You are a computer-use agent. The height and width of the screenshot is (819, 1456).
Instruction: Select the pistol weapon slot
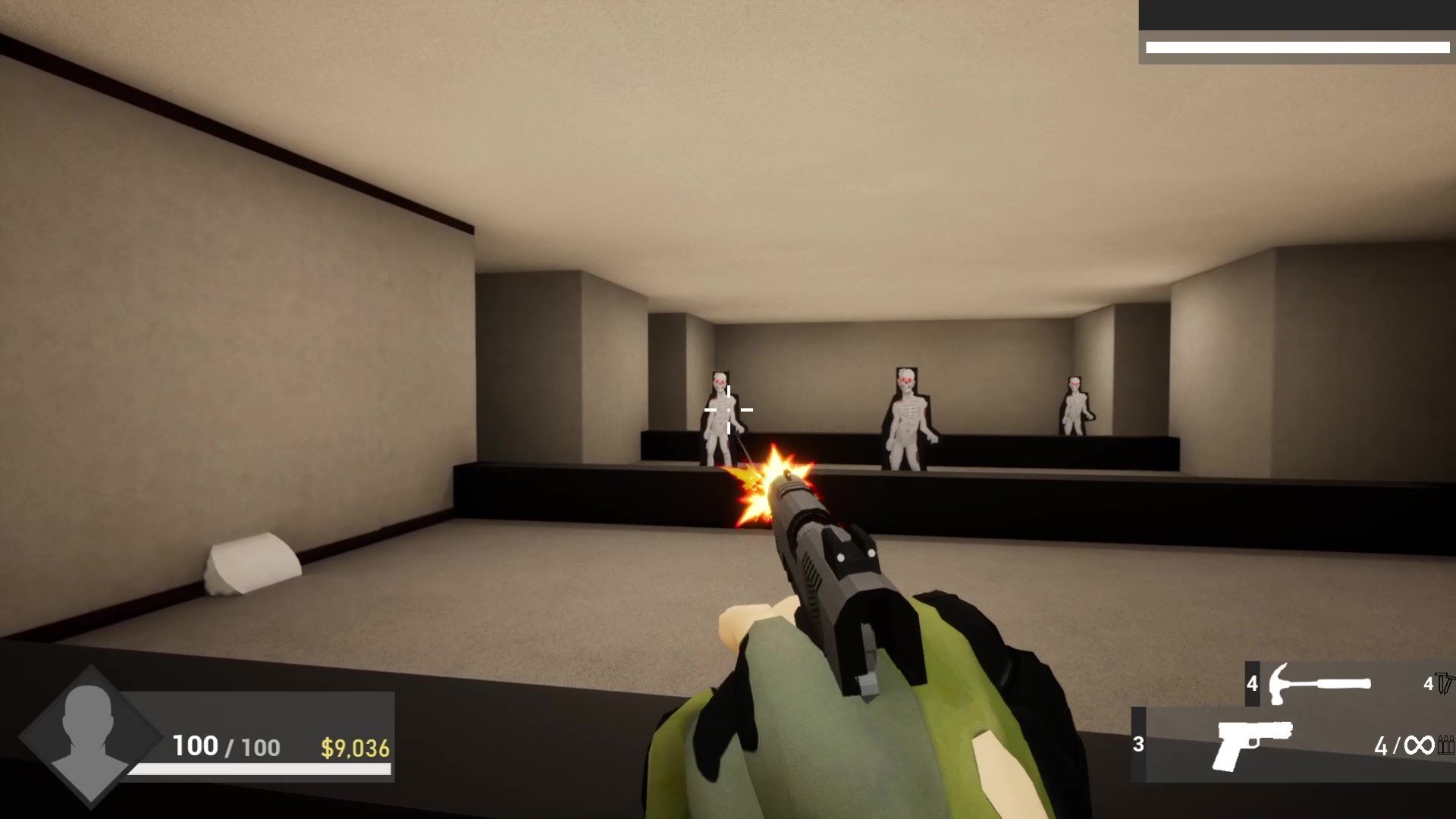[1253, 745]
